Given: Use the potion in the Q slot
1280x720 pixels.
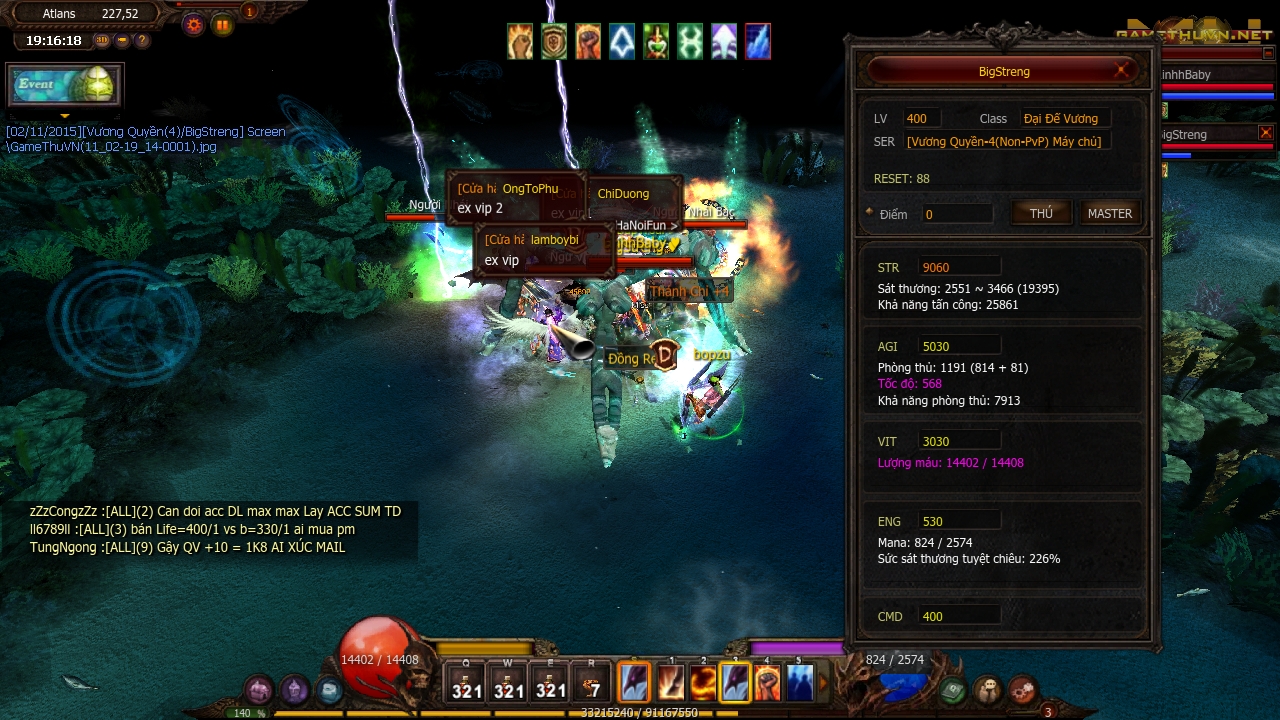Looking at the screenshot, I should pos(467,683).
